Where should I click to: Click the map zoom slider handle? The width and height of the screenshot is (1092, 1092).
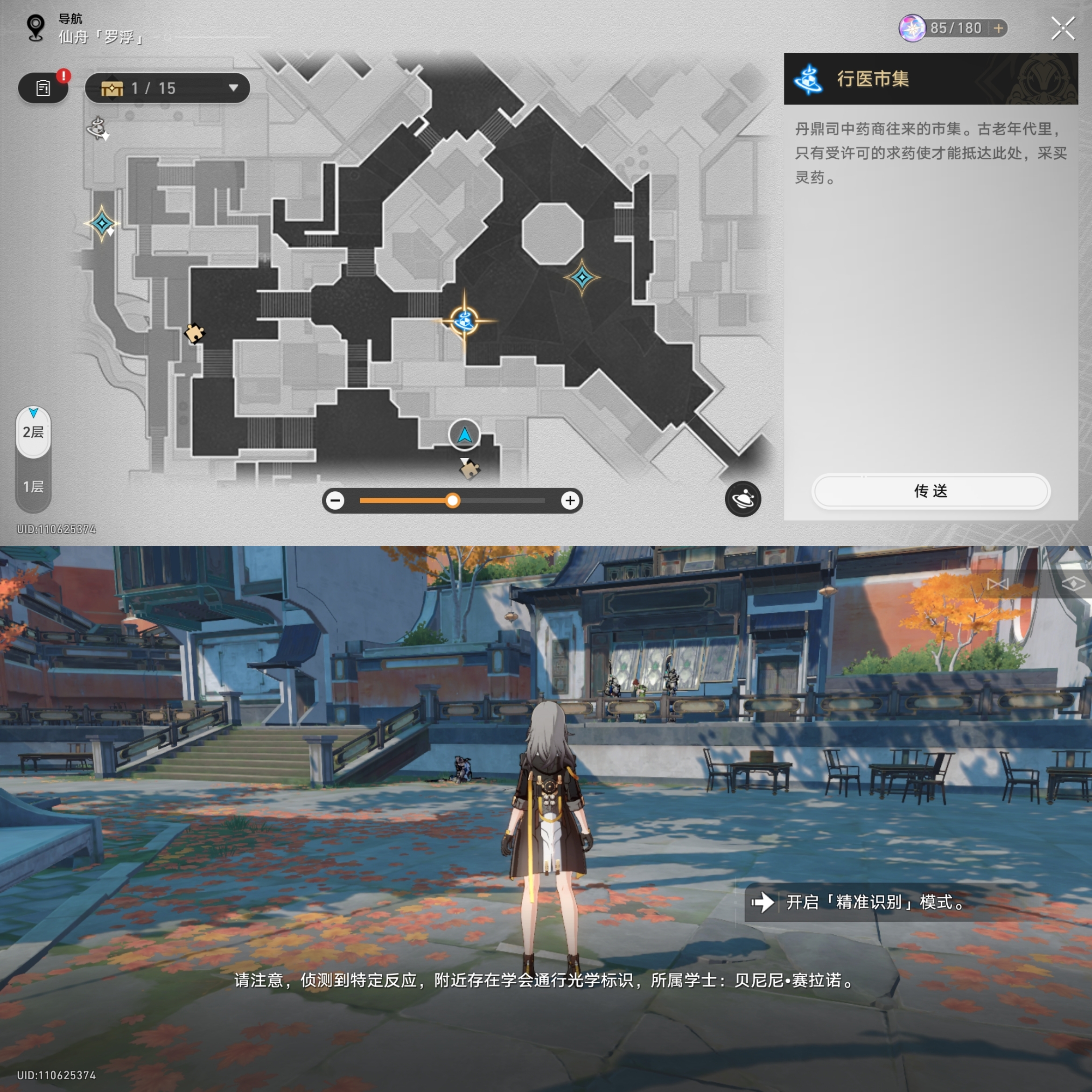[452, 500]
